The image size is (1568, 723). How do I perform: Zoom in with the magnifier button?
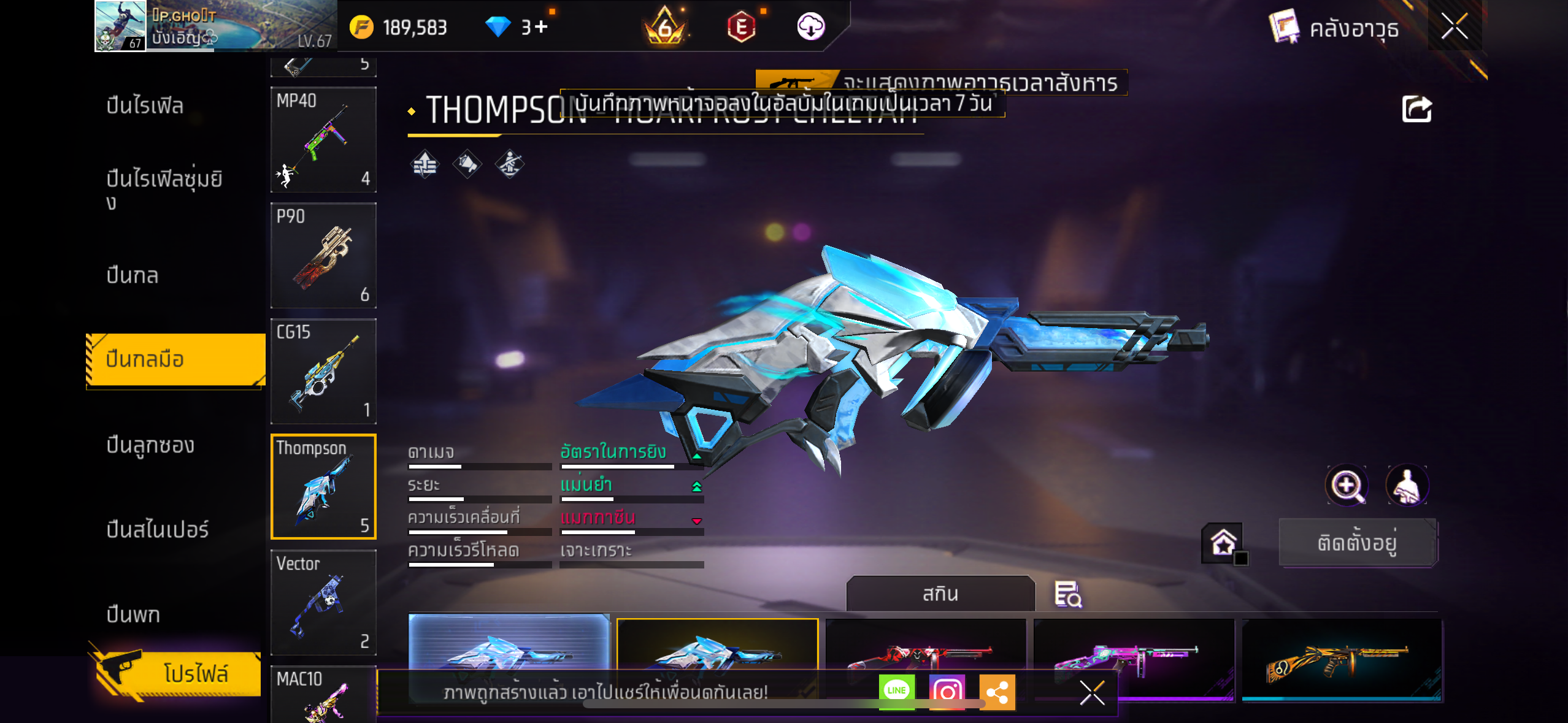click(1346, 485)
